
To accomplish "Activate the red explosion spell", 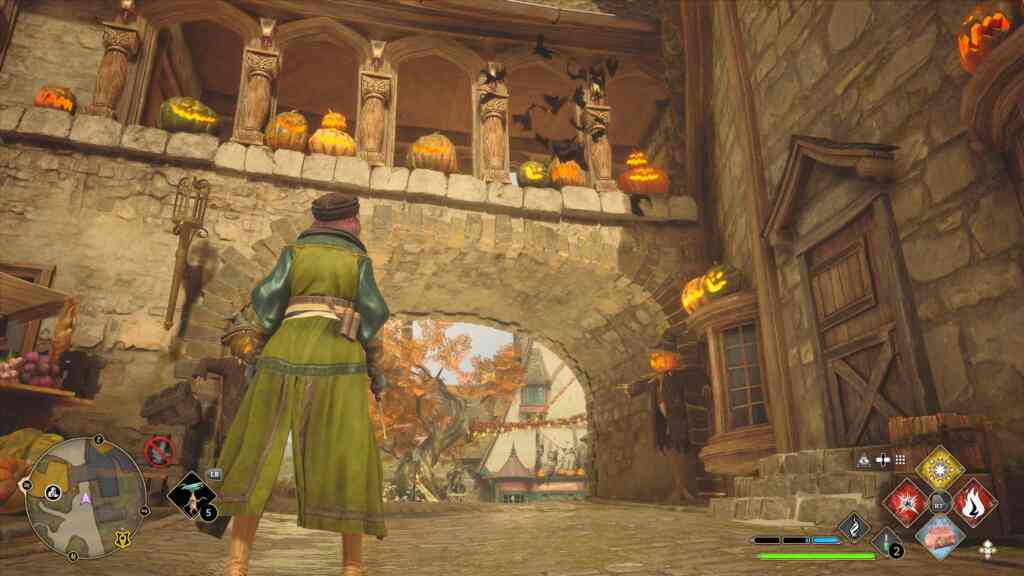I will (x=904, y=500).
